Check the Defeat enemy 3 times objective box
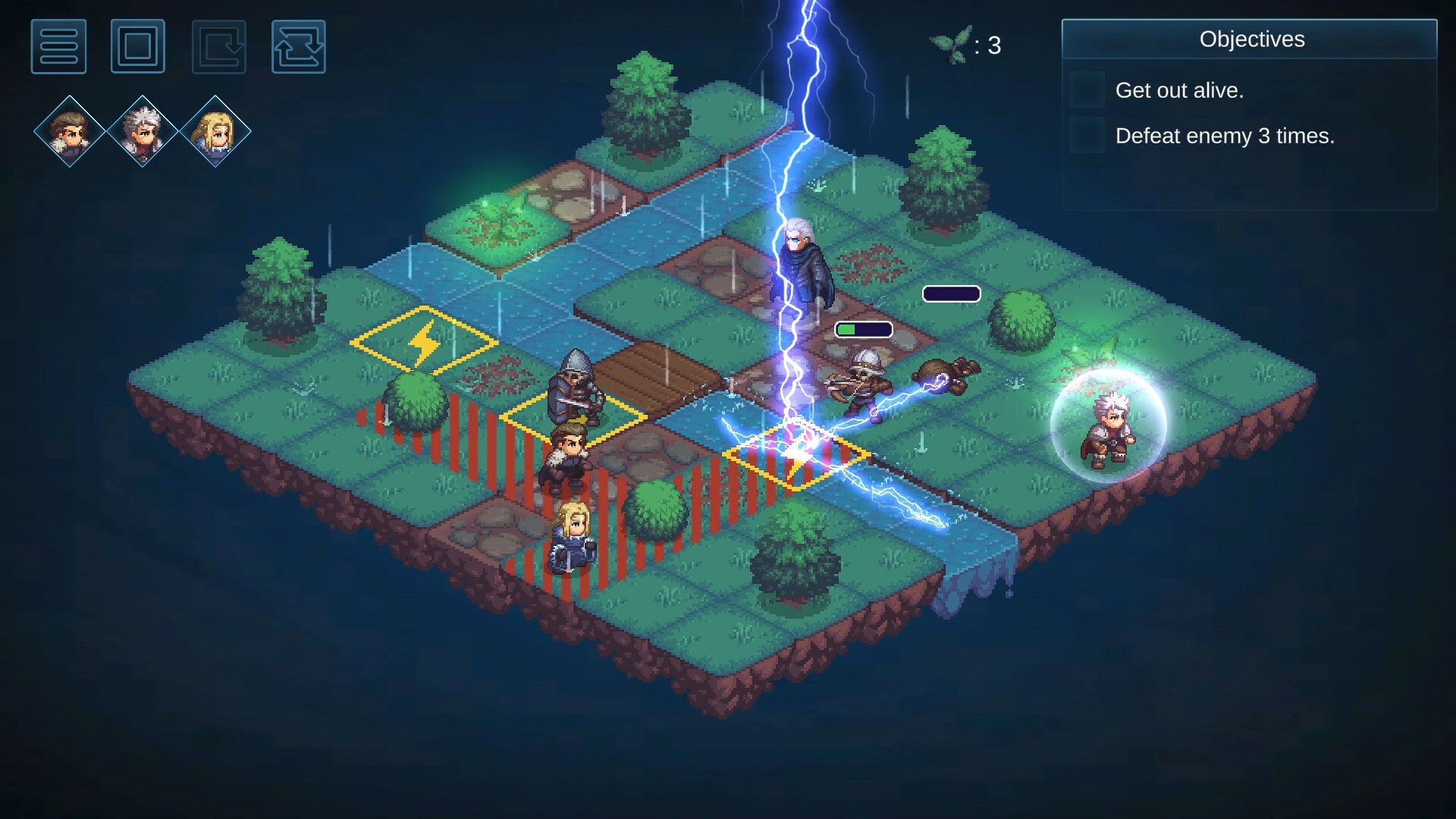Viewport: 1456px width, 819px height. (x=1088, y=136)
